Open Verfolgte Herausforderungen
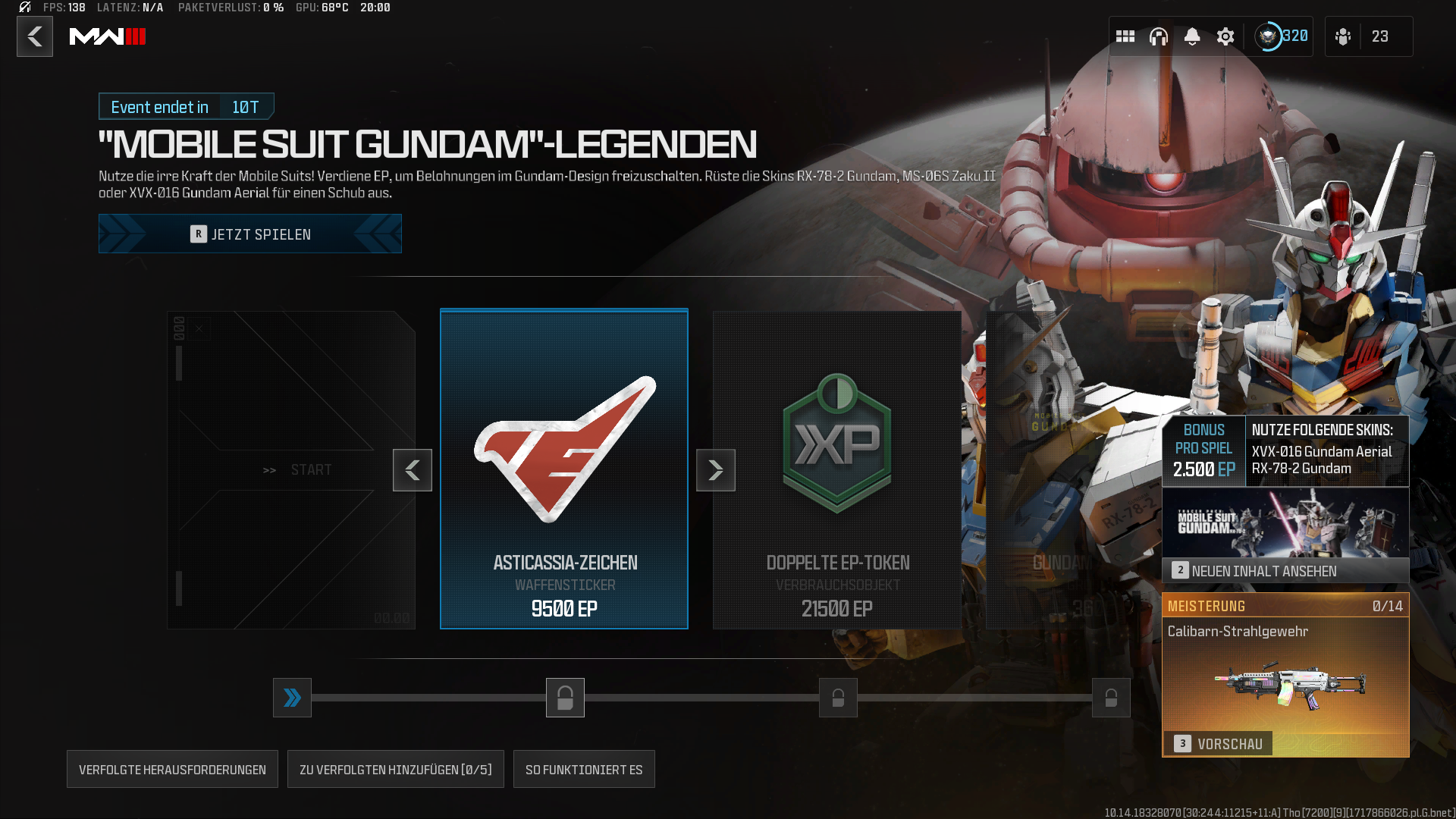 172,770
